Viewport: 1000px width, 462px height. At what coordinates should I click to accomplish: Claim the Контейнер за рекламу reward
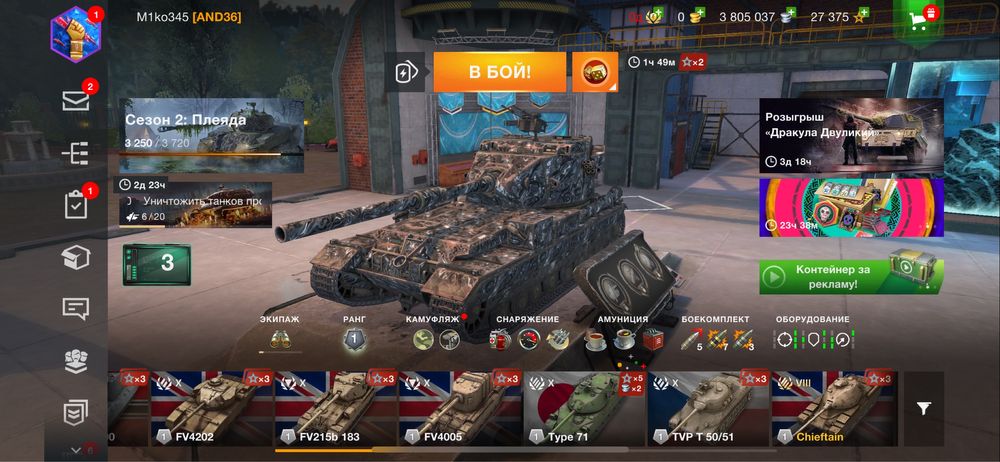[x=850, y=273]
